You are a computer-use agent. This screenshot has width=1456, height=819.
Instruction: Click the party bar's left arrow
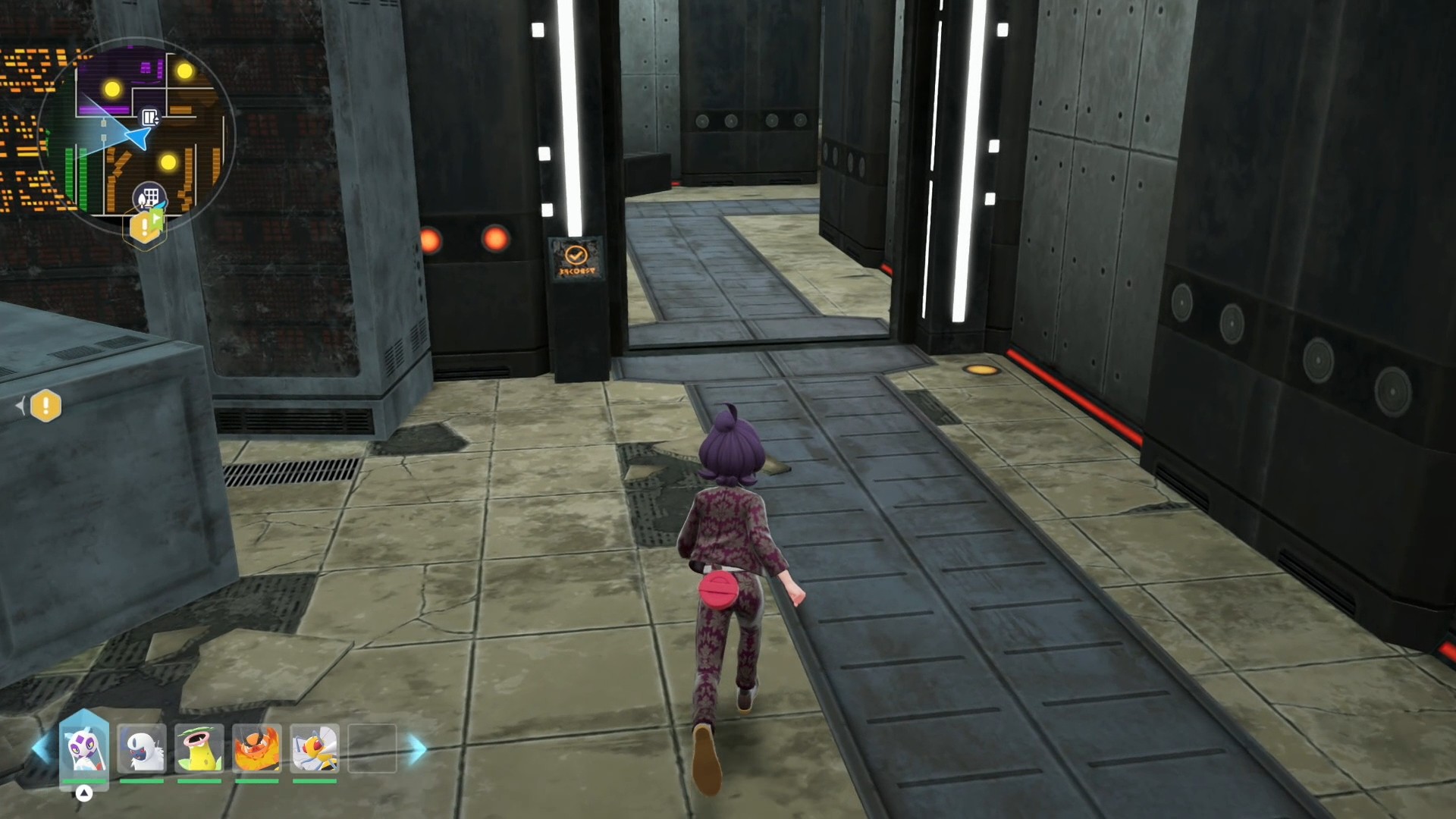[x=40, y=748]
